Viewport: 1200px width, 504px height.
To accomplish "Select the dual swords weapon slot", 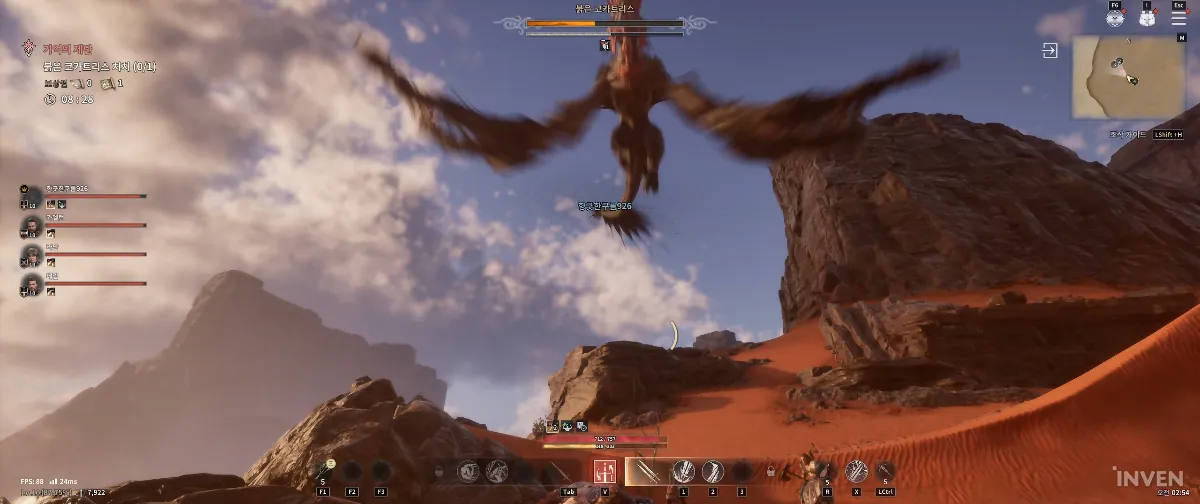I will pyautogui.click(x=645, y=471).
